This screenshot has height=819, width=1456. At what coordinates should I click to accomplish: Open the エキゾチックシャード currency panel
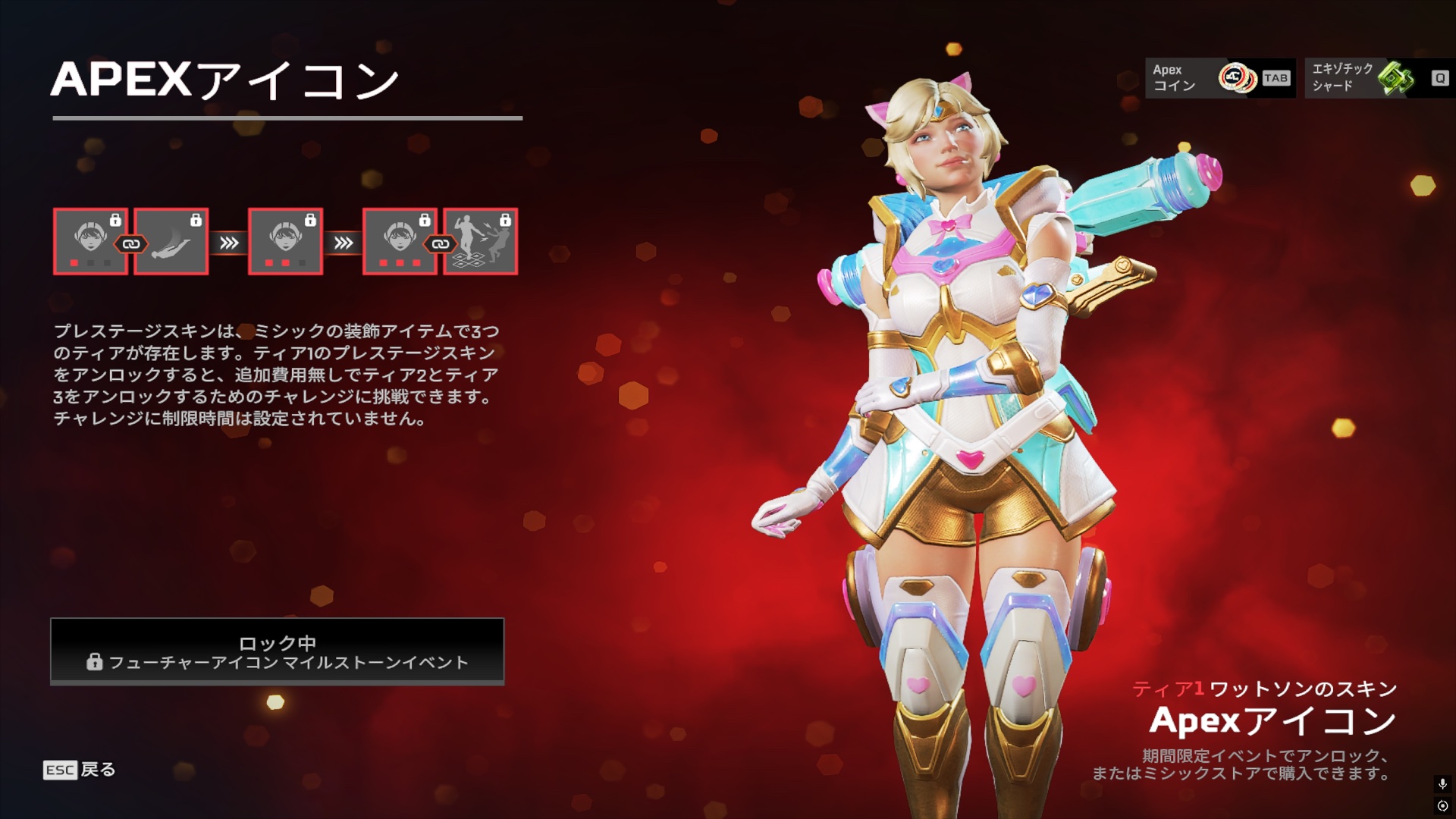click(1379, 78)
